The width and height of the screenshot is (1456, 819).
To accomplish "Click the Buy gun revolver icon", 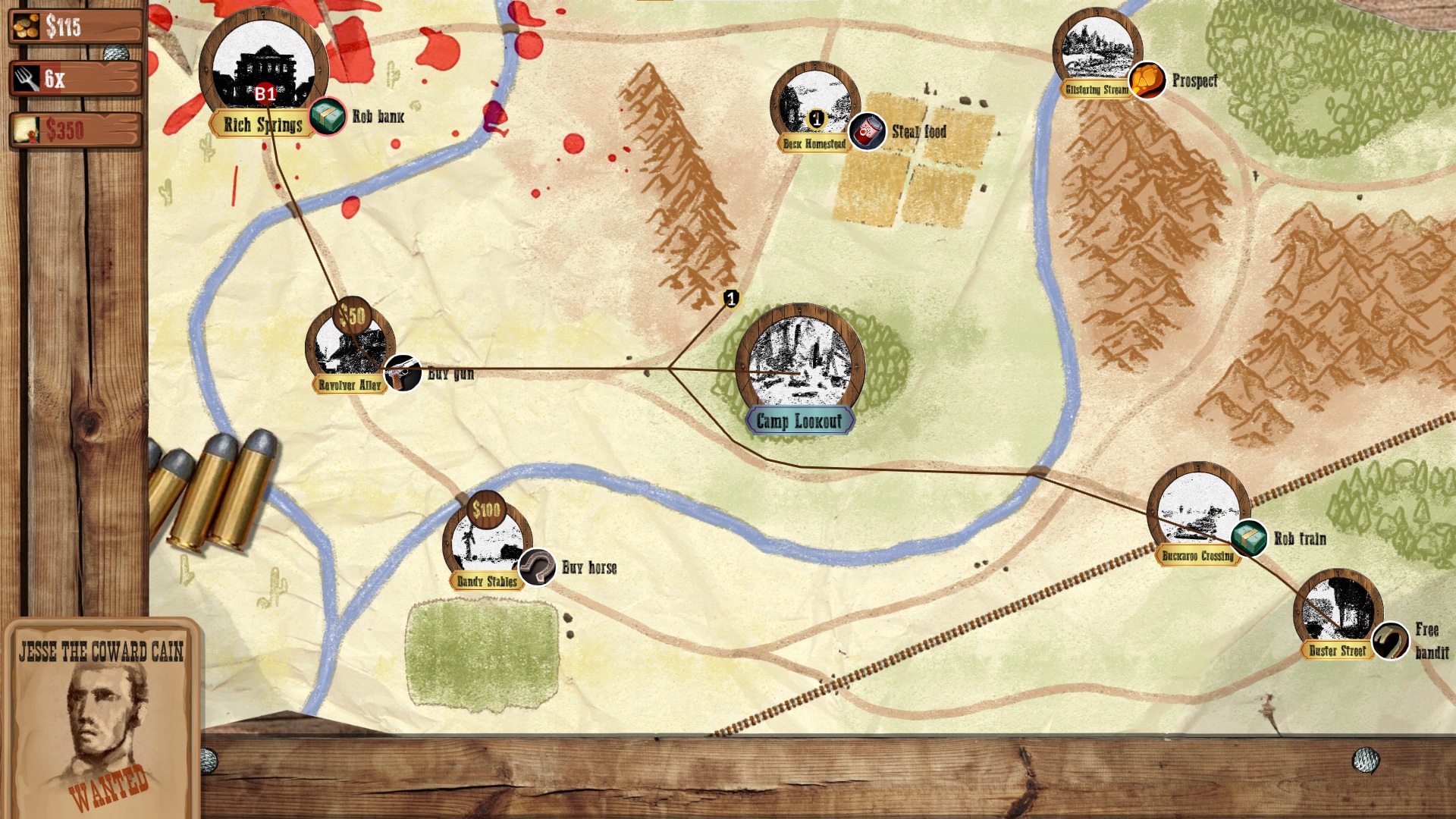I will (x=403, y=373).
